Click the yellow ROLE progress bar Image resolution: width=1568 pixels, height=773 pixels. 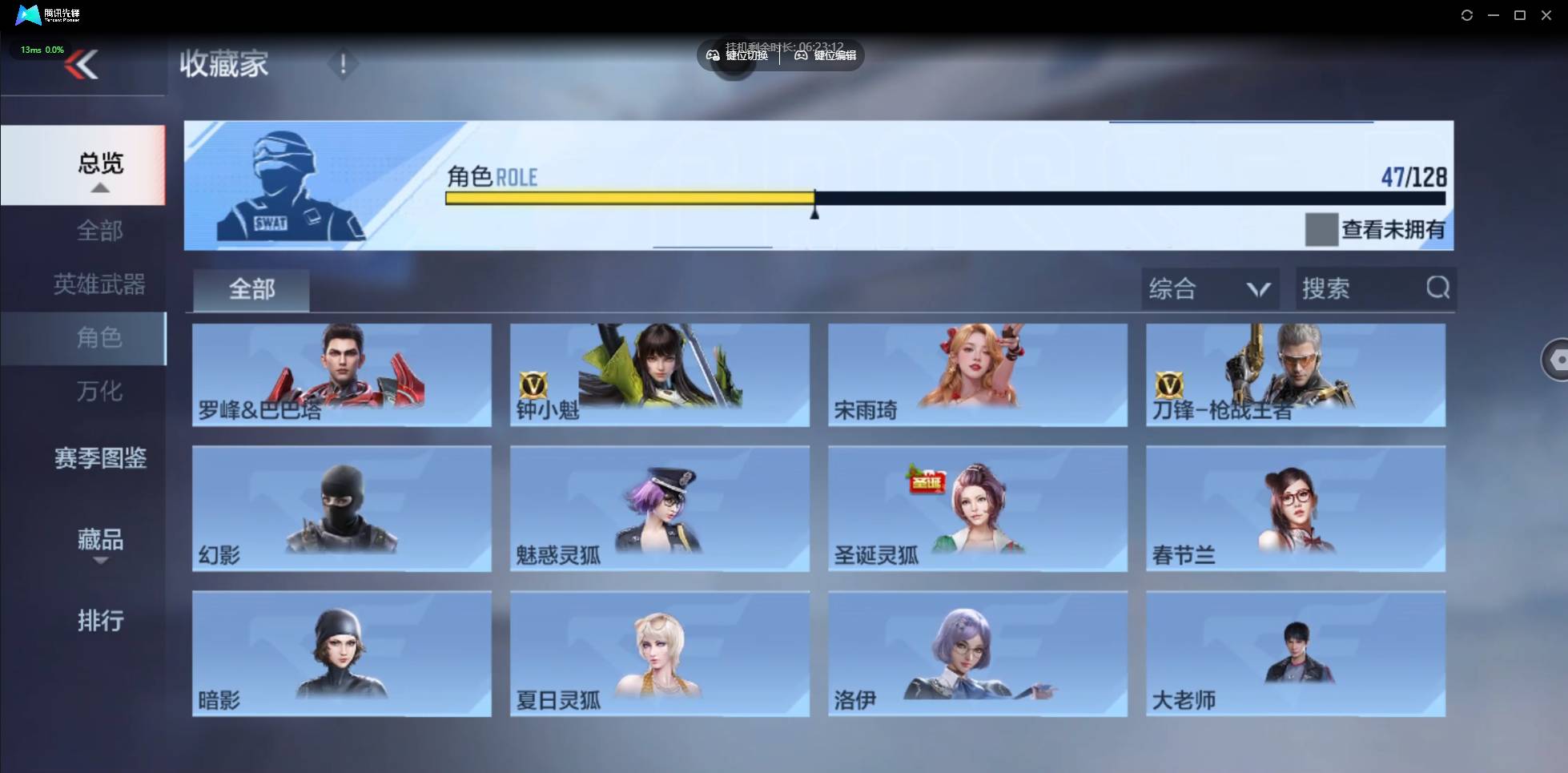[x=629, y=198]
